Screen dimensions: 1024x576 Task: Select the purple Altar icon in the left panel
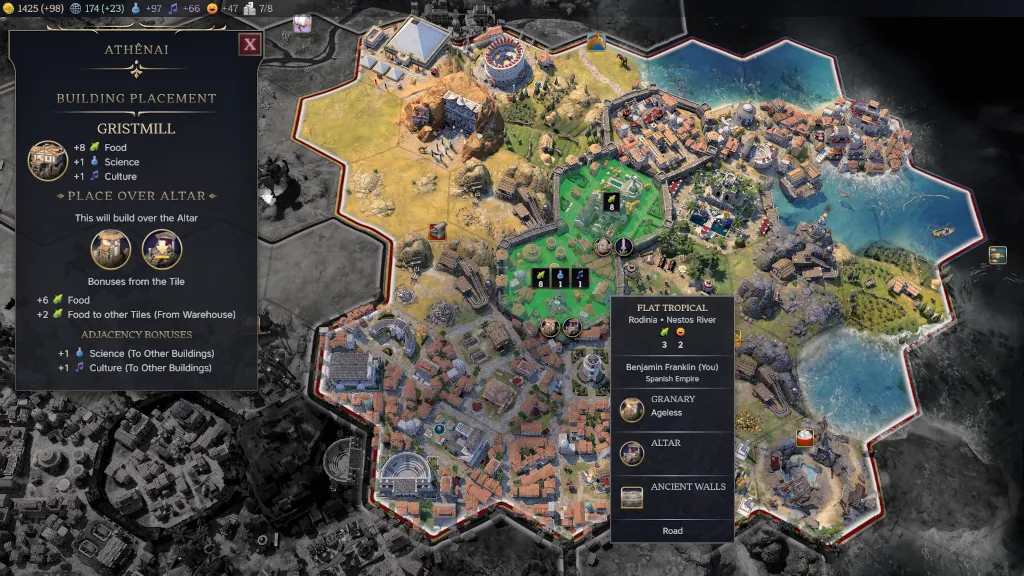pyautogui.click(x=162, y=249)
